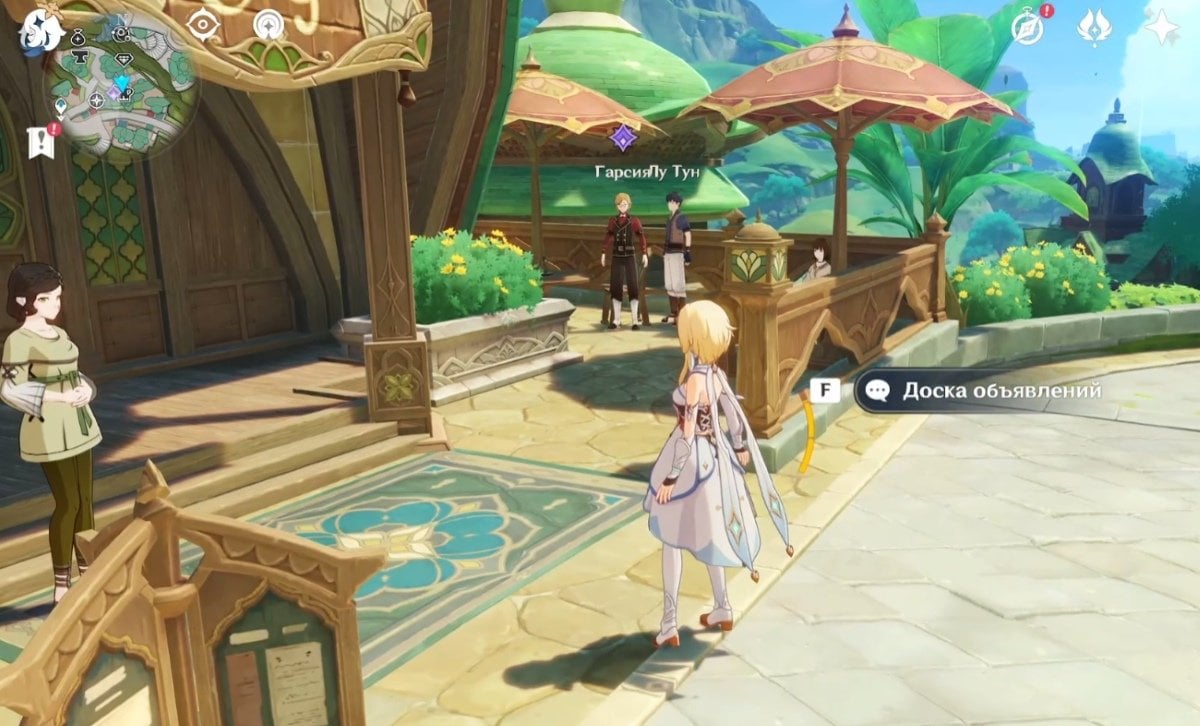Open the four-pointed star Wish icon
1200x726 pixels.
1162,27
